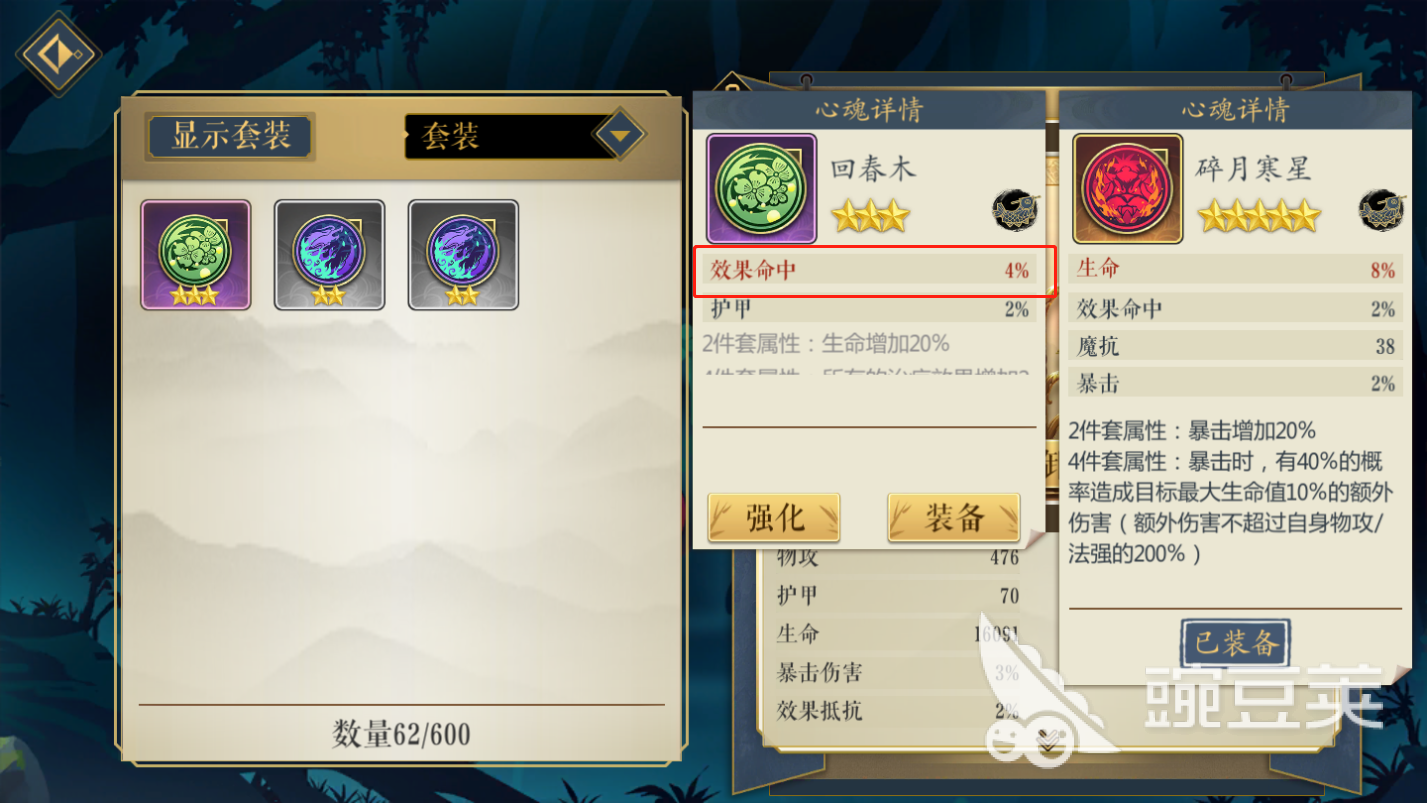Tap the 碎月寒星 red tiger portrait
Viewport: 1427px width, 803px height.
(x=1127, y=189)
